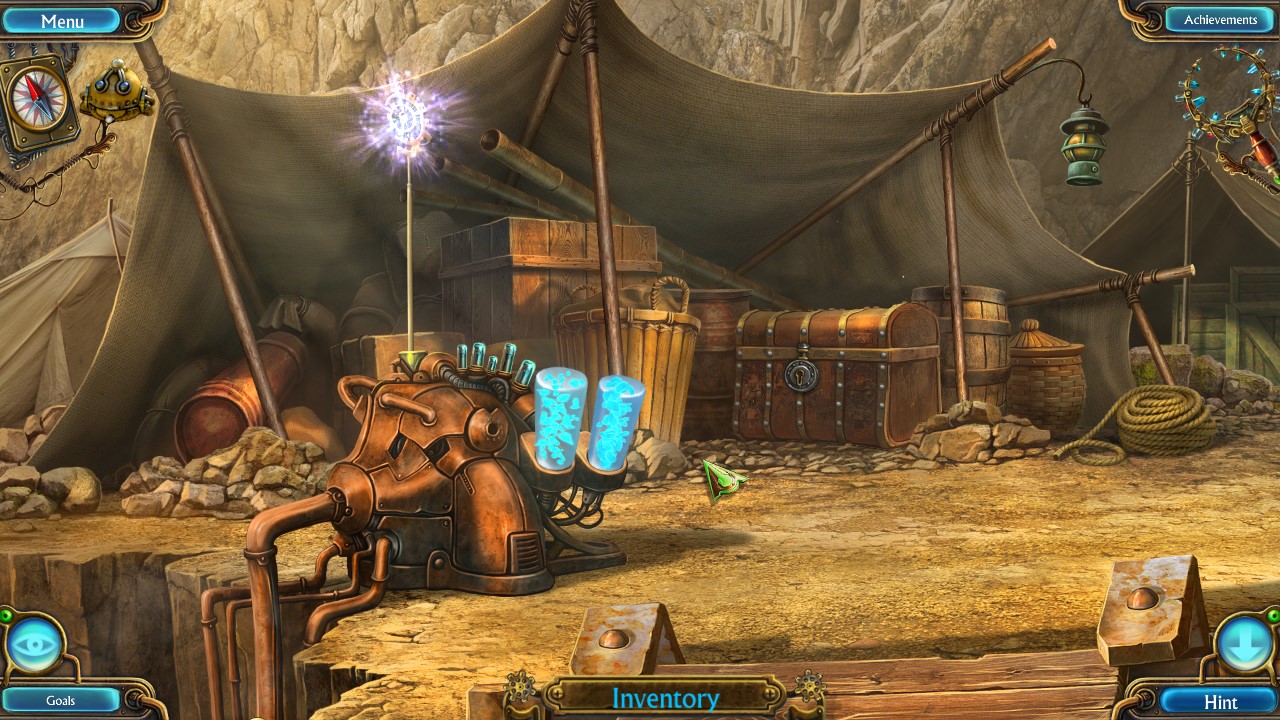The image size is (1280, 720).
Task: Click the eye emblem above the Goals button
Action: click(x=36, y=643)
